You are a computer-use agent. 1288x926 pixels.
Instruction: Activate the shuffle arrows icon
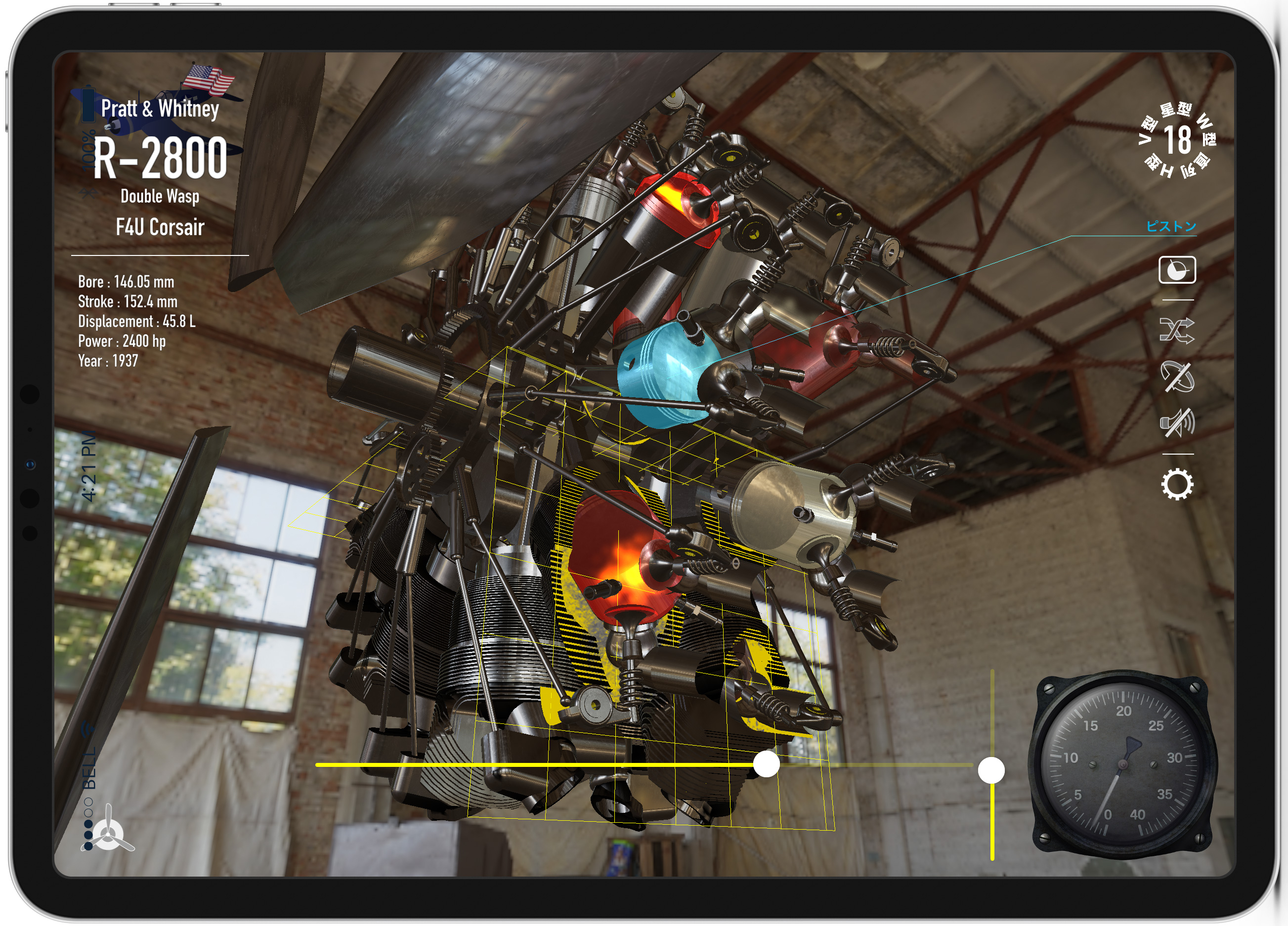1177,330
